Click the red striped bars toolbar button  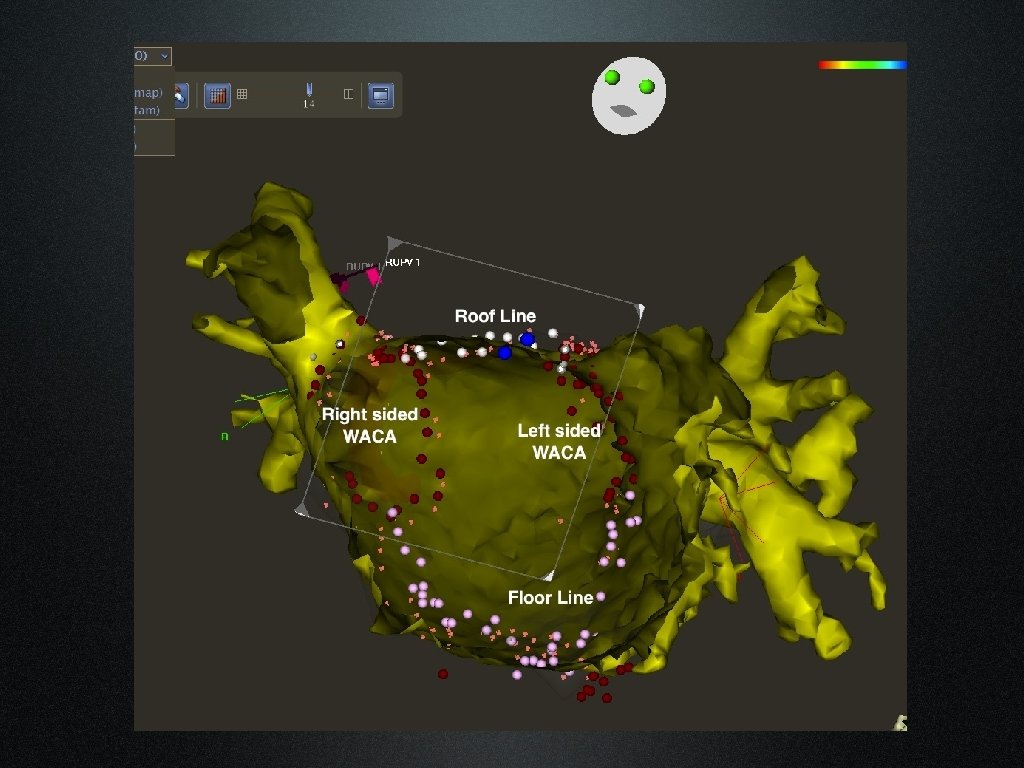[x=217, y=95]
